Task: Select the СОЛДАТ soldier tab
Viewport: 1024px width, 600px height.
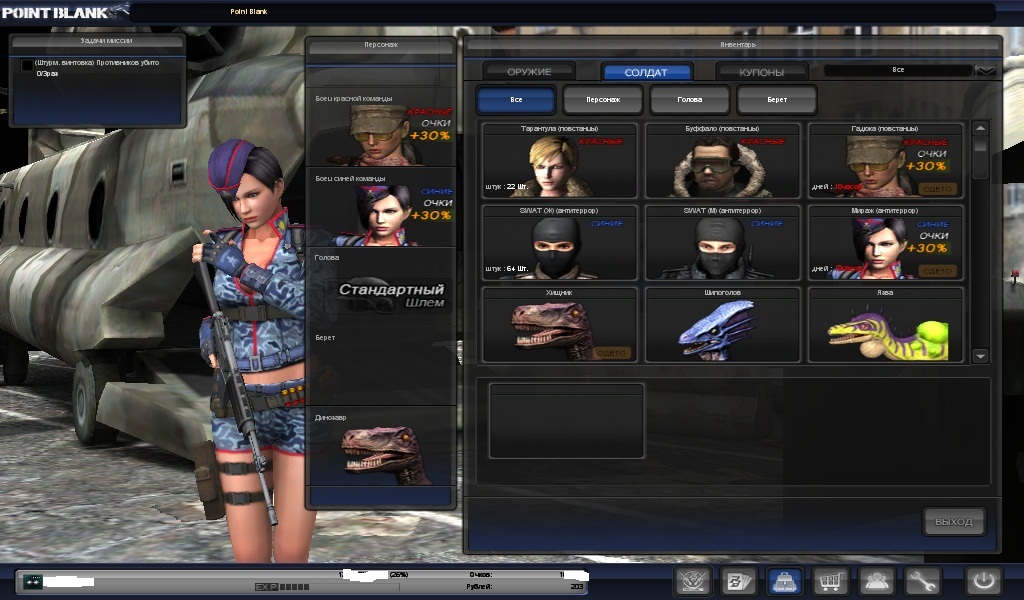Action: [x=646, y=72]
